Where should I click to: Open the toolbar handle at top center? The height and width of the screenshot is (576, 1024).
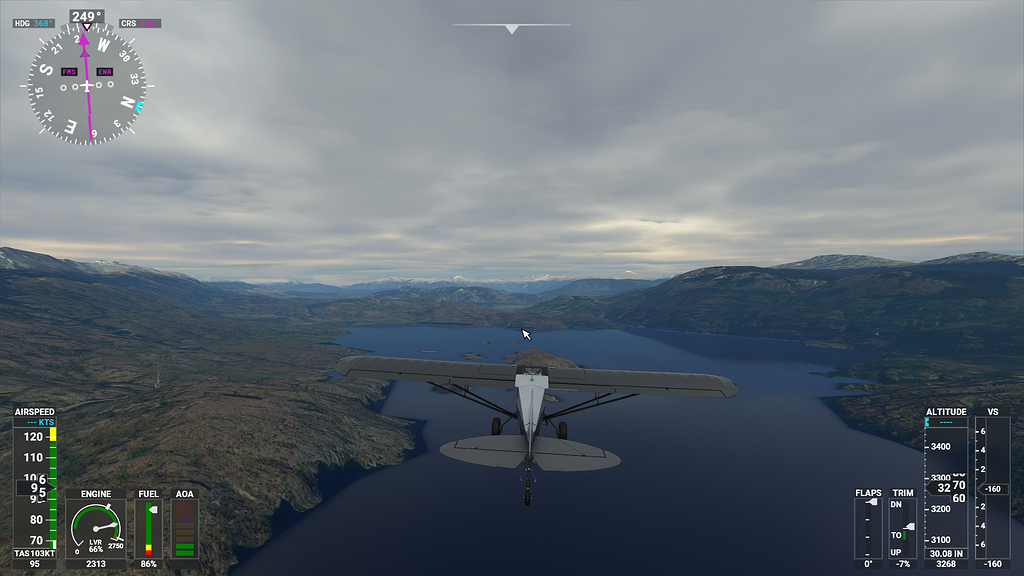tap(511, 28)
